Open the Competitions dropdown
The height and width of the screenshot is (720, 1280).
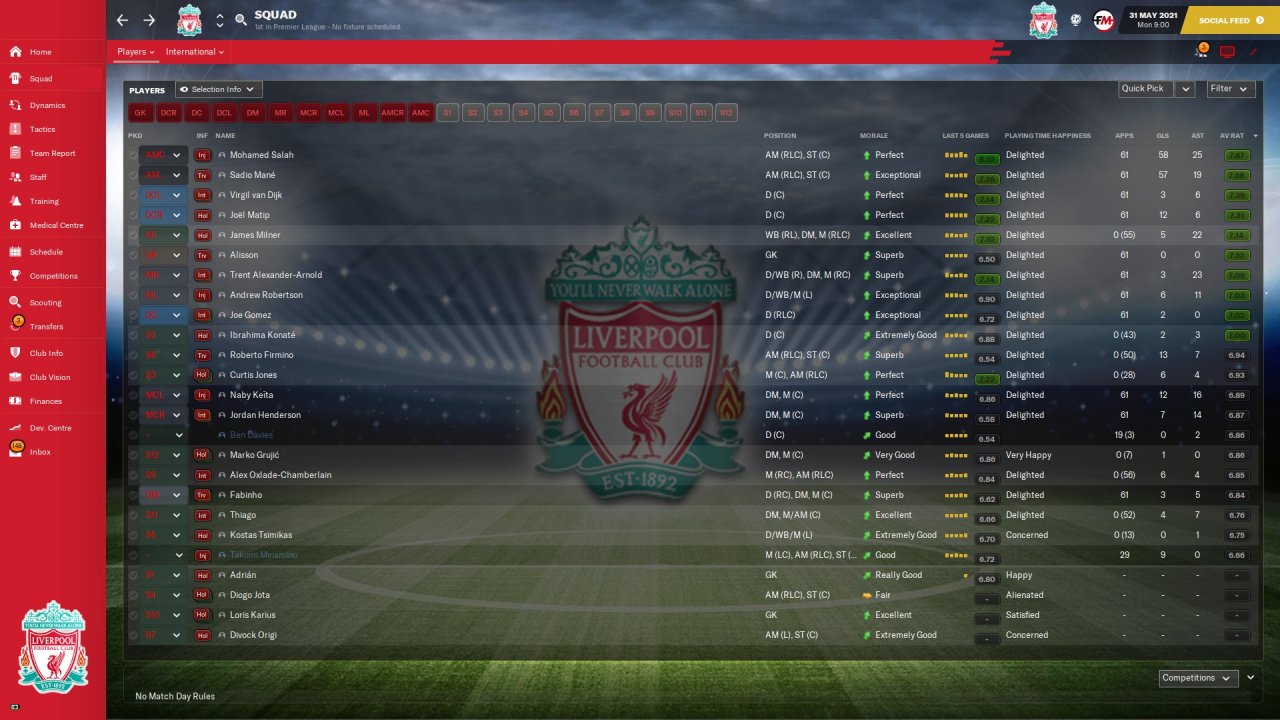click(1197, 678)
